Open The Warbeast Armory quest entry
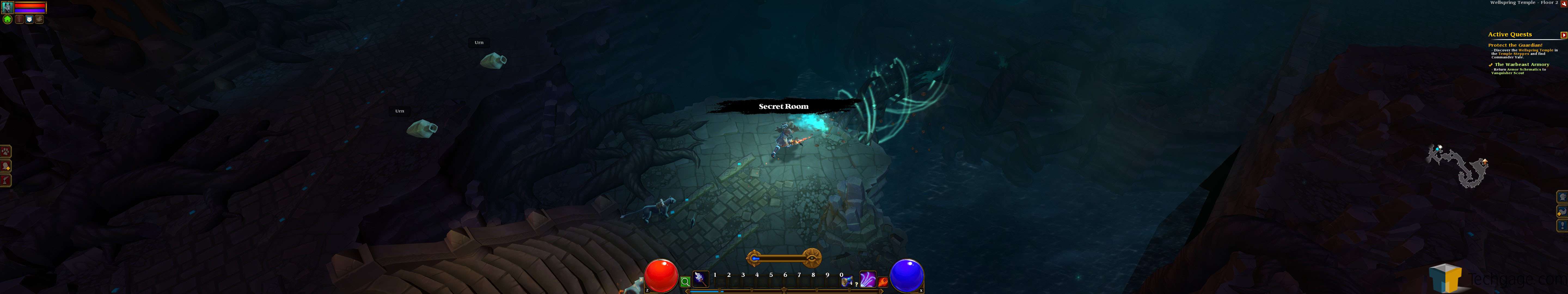This screenshot has height=294, width=1568. click(x=1522, y=65)
